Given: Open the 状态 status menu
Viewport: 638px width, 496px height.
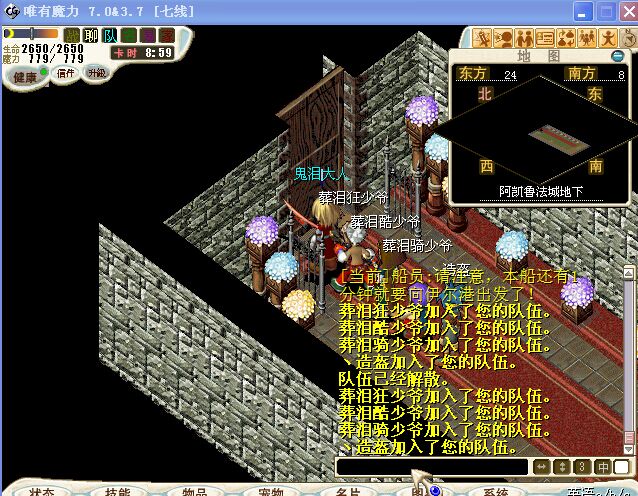Looking at the screenshot, I should click(x=41, y=490).
